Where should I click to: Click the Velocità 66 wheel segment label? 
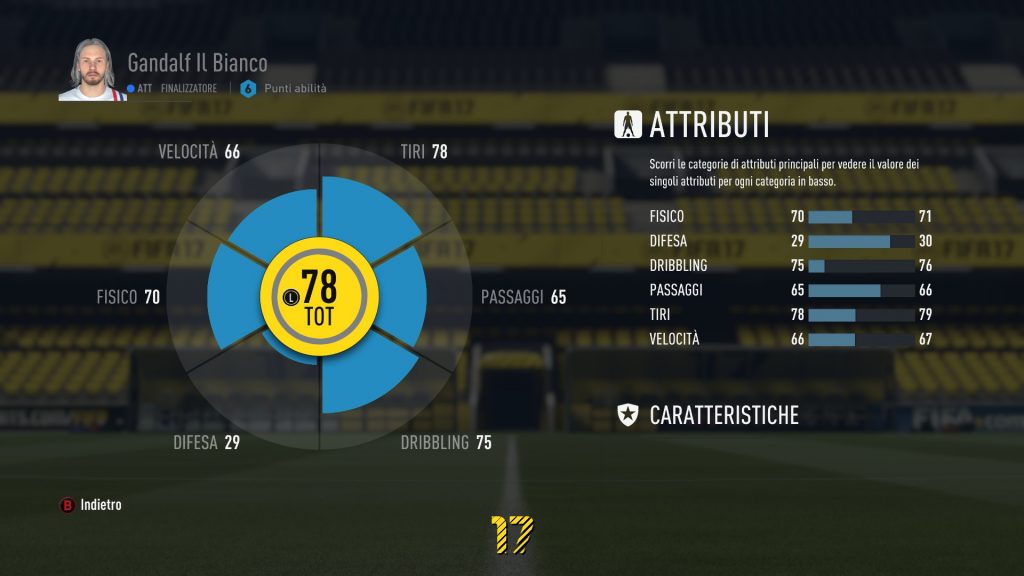199,152
